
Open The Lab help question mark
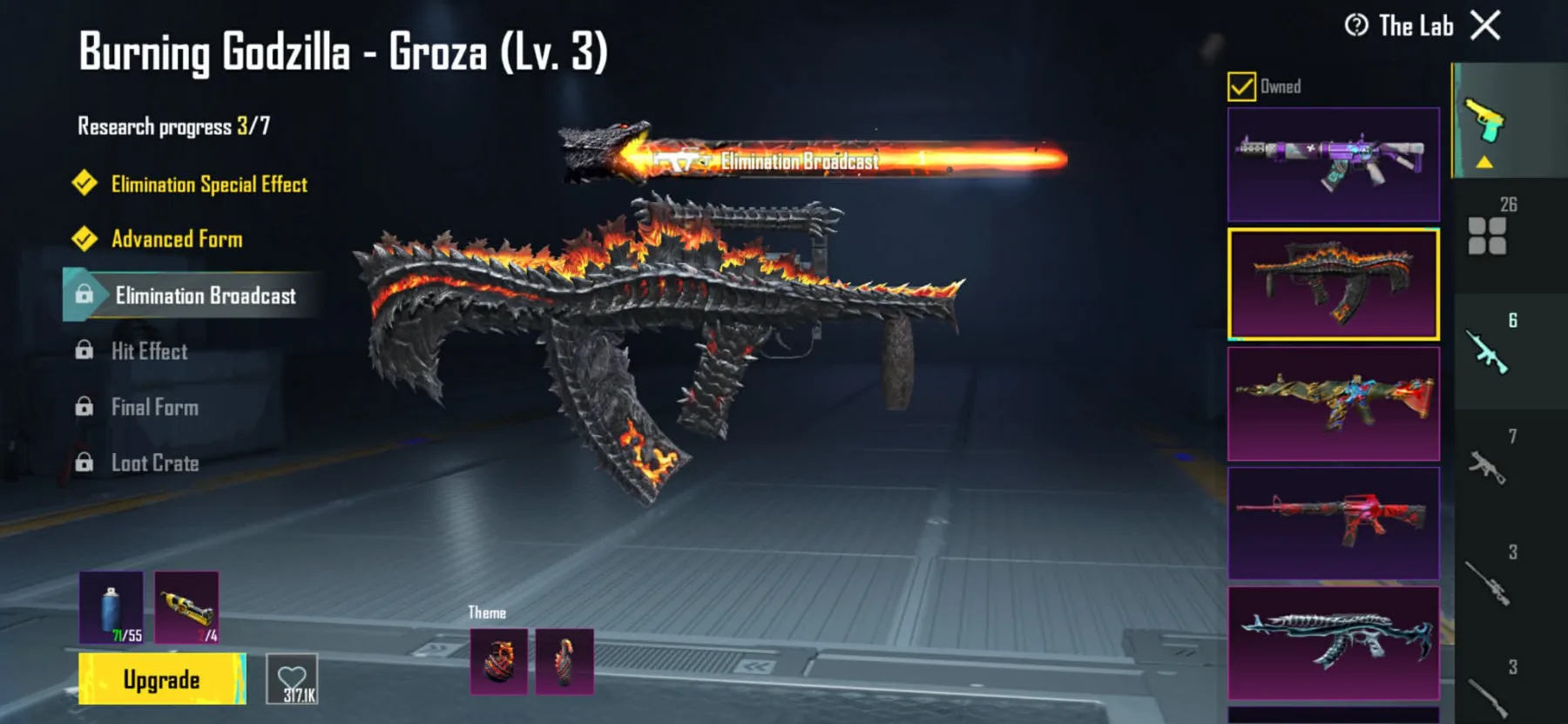[1356, 25]
